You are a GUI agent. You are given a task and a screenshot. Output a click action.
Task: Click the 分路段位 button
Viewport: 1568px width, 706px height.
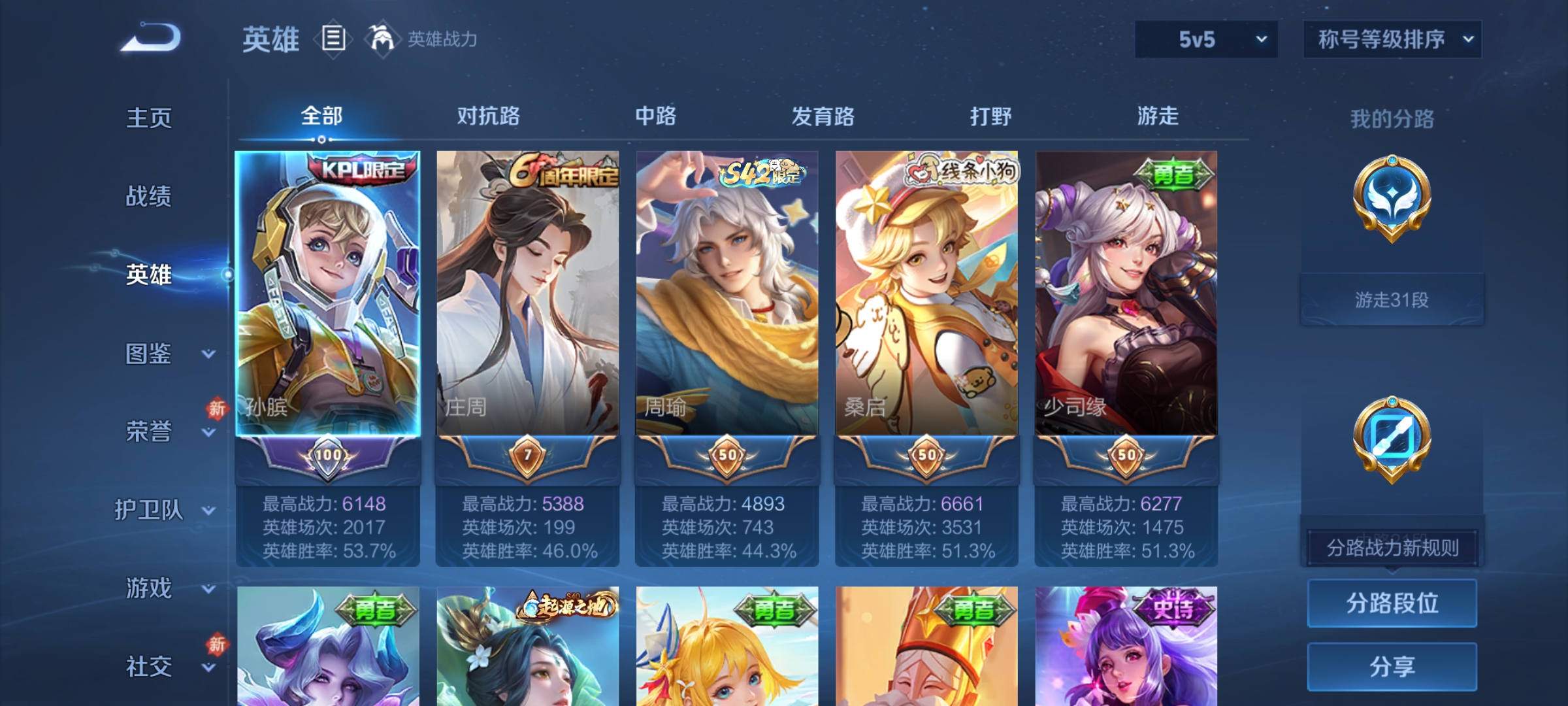point(1392,603)
